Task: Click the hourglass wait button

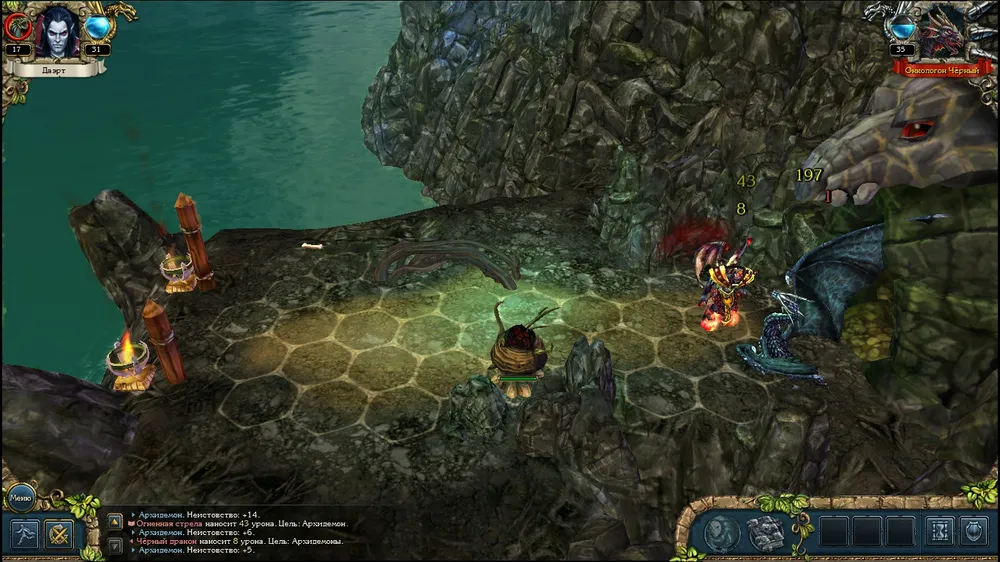Action: point(938,531)
